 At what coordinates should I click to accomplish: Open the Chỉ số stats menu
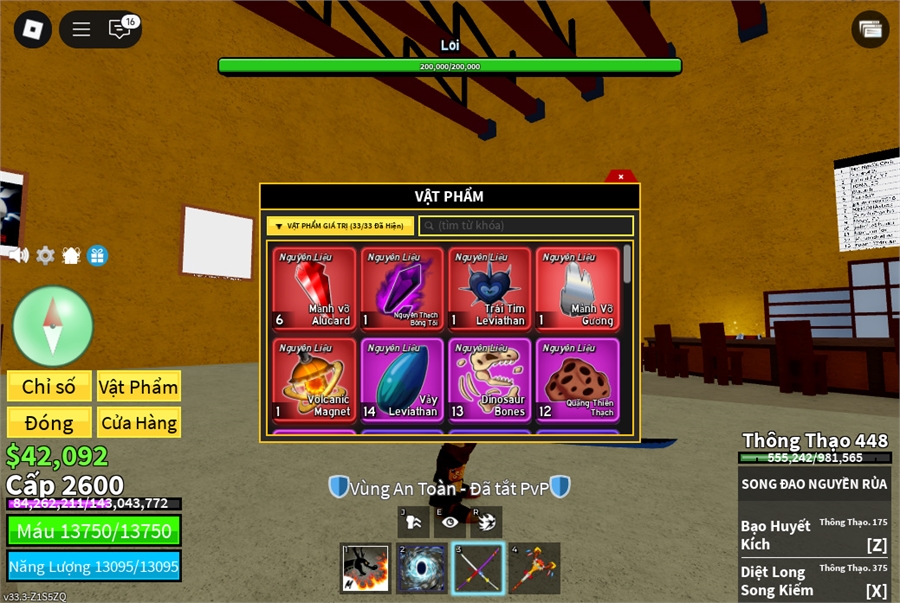point(50,387)
